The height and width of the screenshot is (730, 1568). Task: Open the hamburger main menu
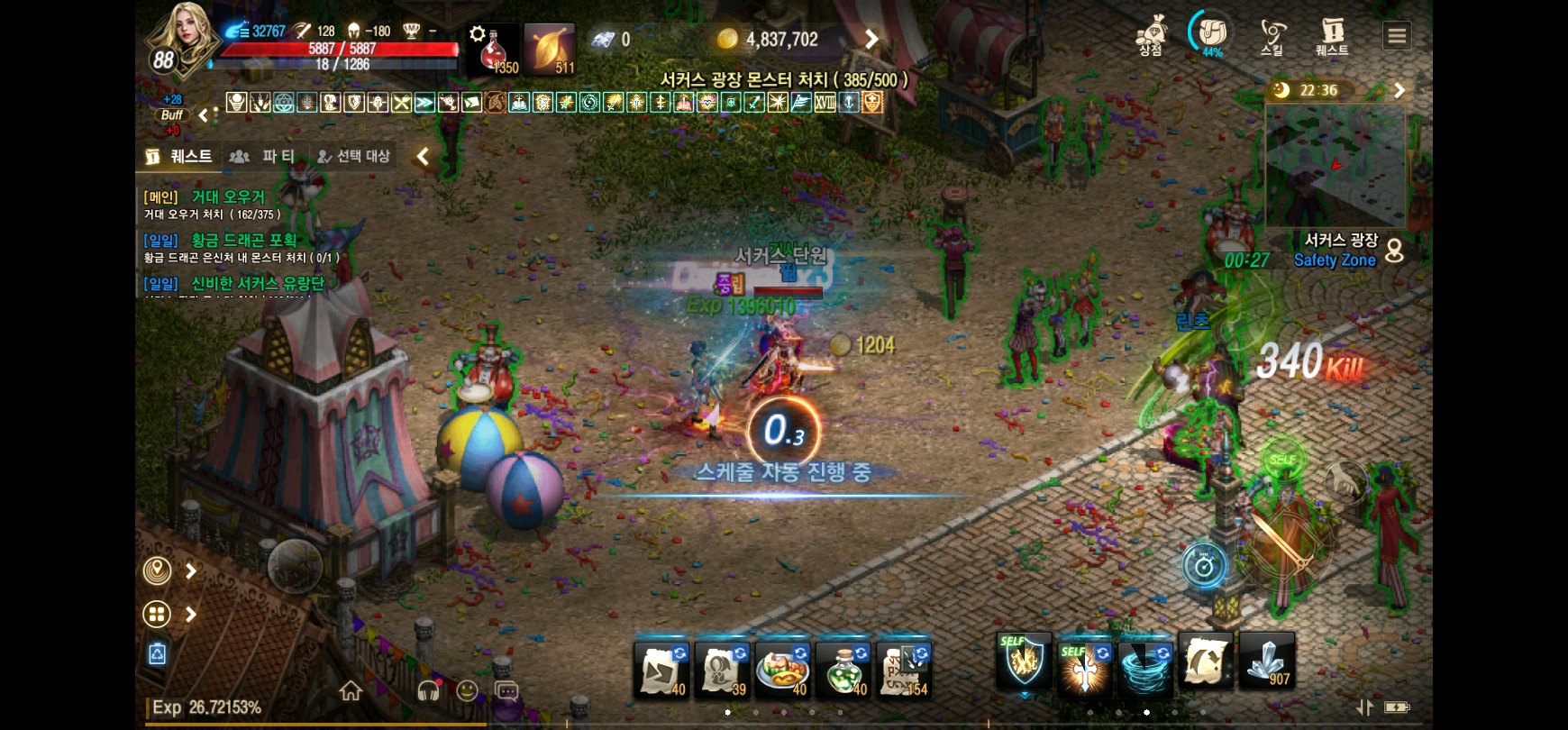pos(1396,36)
